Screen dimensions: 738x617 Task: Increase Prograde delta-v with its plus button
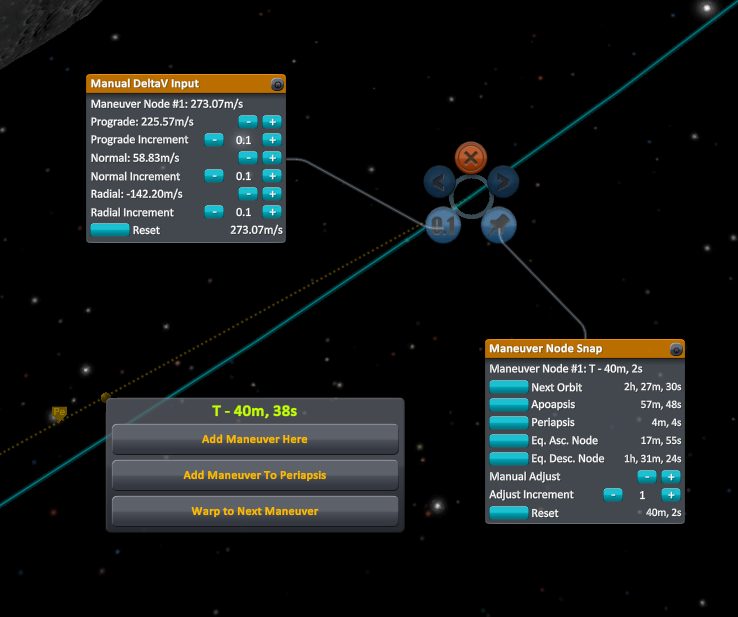[272, 121]
